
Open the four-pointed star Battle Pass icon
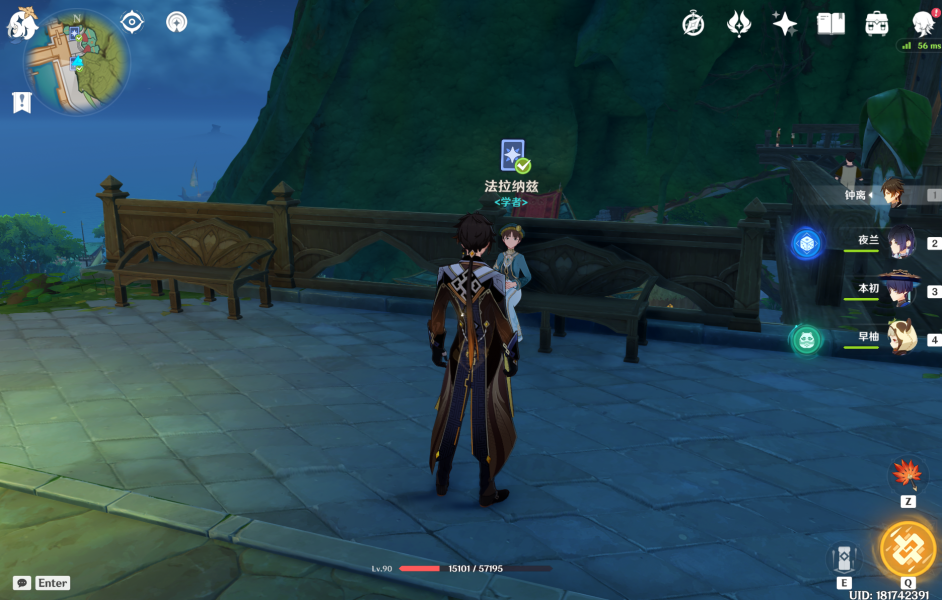785,24
